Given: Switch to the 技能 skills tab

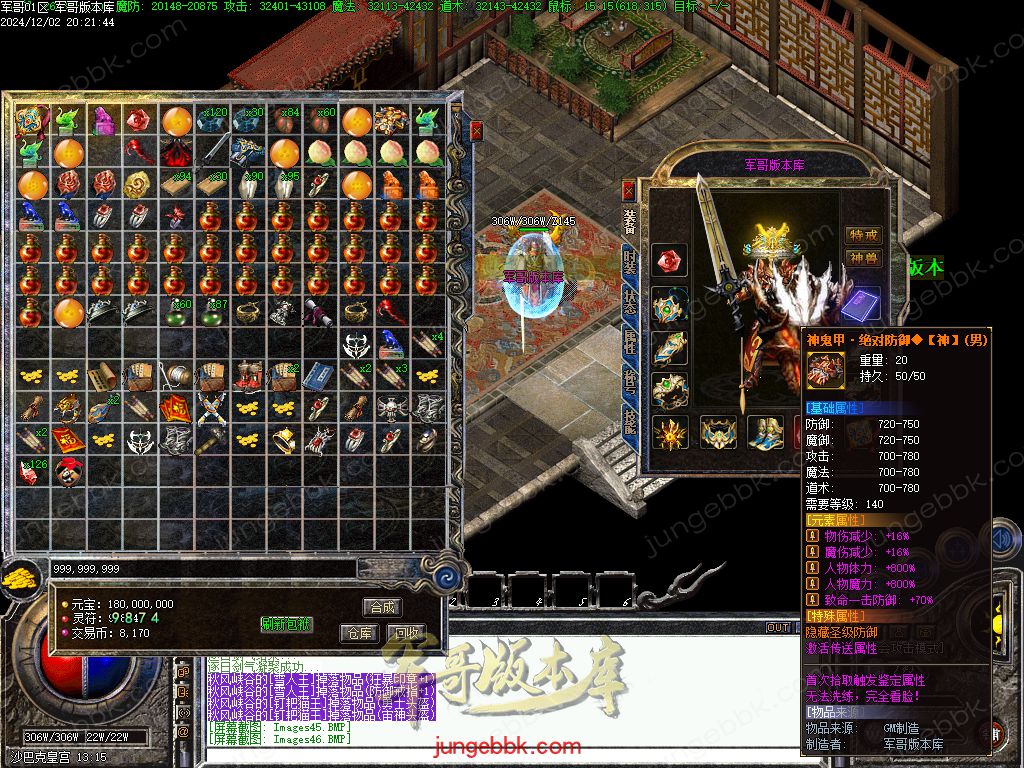Looking at the screenshot, I should coord(629,421).
